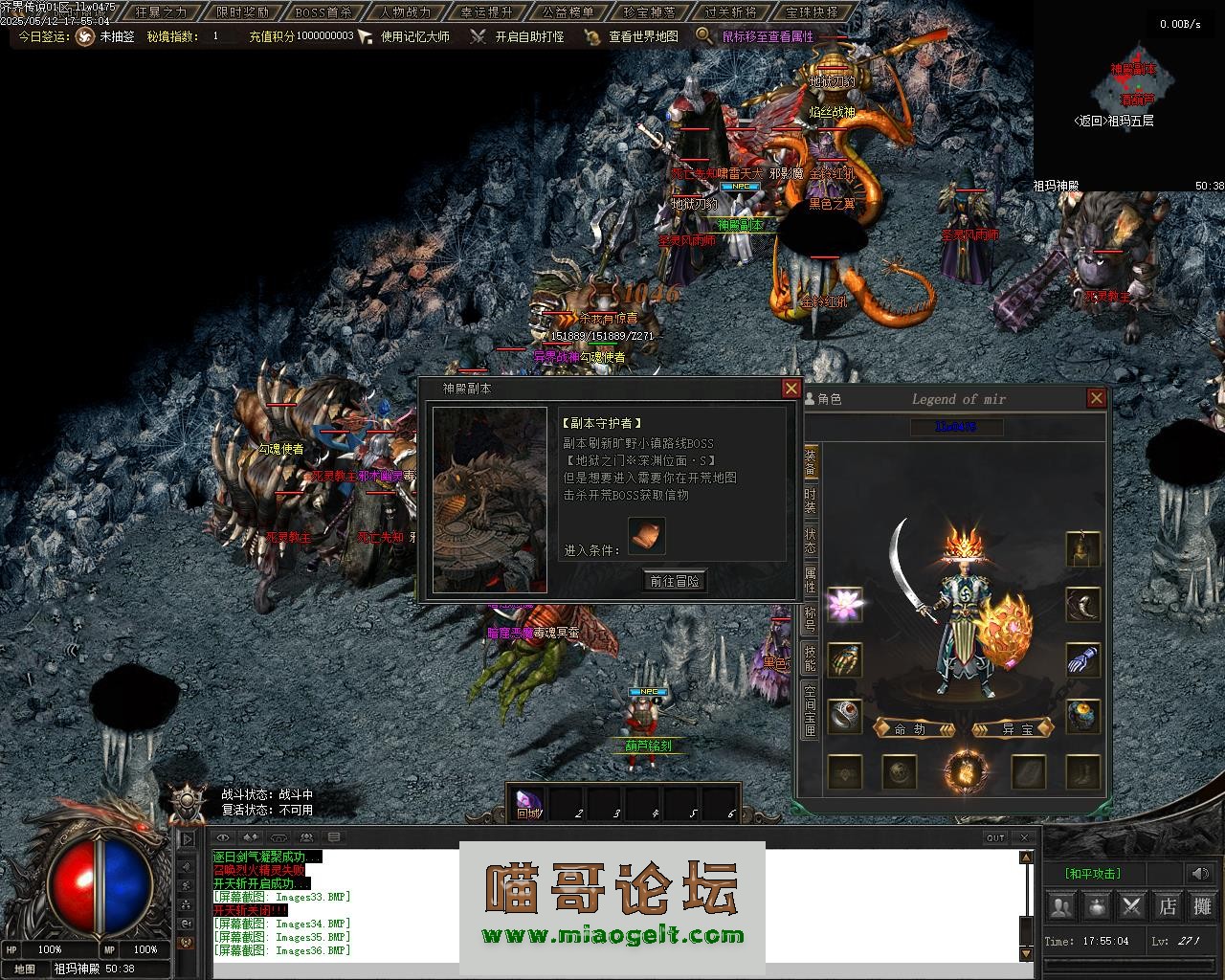Select the pink lotus equipment slot
Screen dimensions: 1225x980
pos(844,605)
